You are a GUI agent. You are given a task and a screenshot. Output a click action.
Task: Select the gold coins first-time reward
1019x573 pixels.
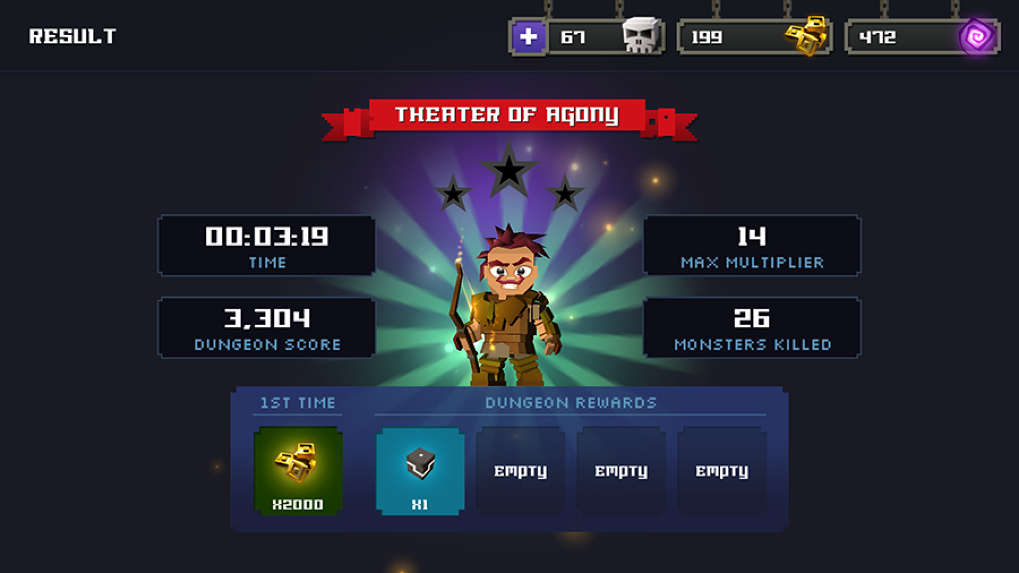point(298,471)
